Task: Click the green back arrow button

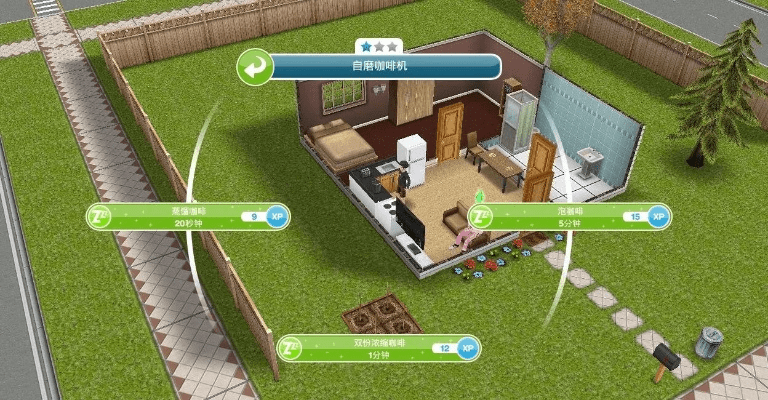Action: click(256, 68)
